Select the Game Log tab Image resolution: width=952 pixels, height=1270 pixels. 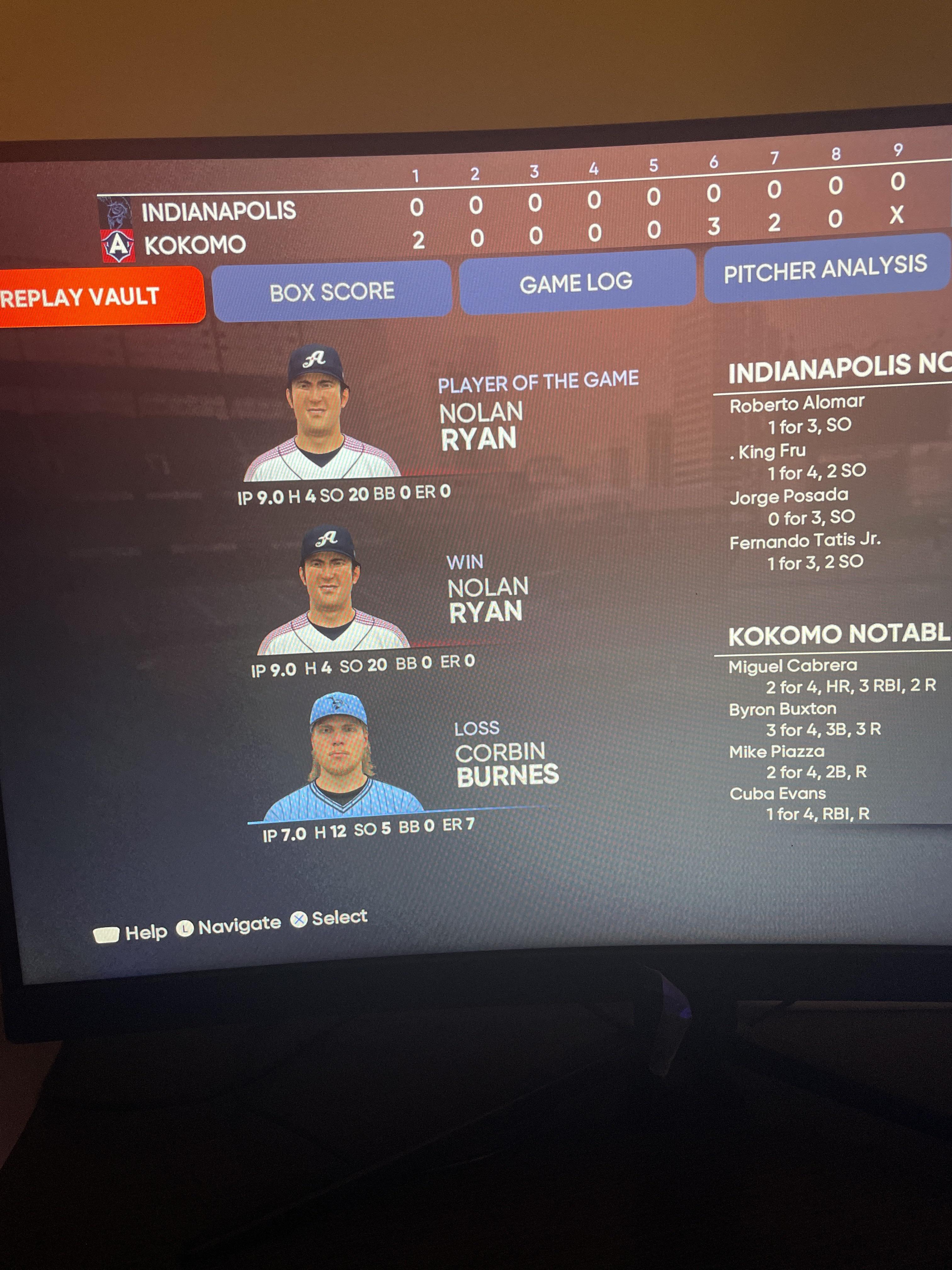[576, 283]
